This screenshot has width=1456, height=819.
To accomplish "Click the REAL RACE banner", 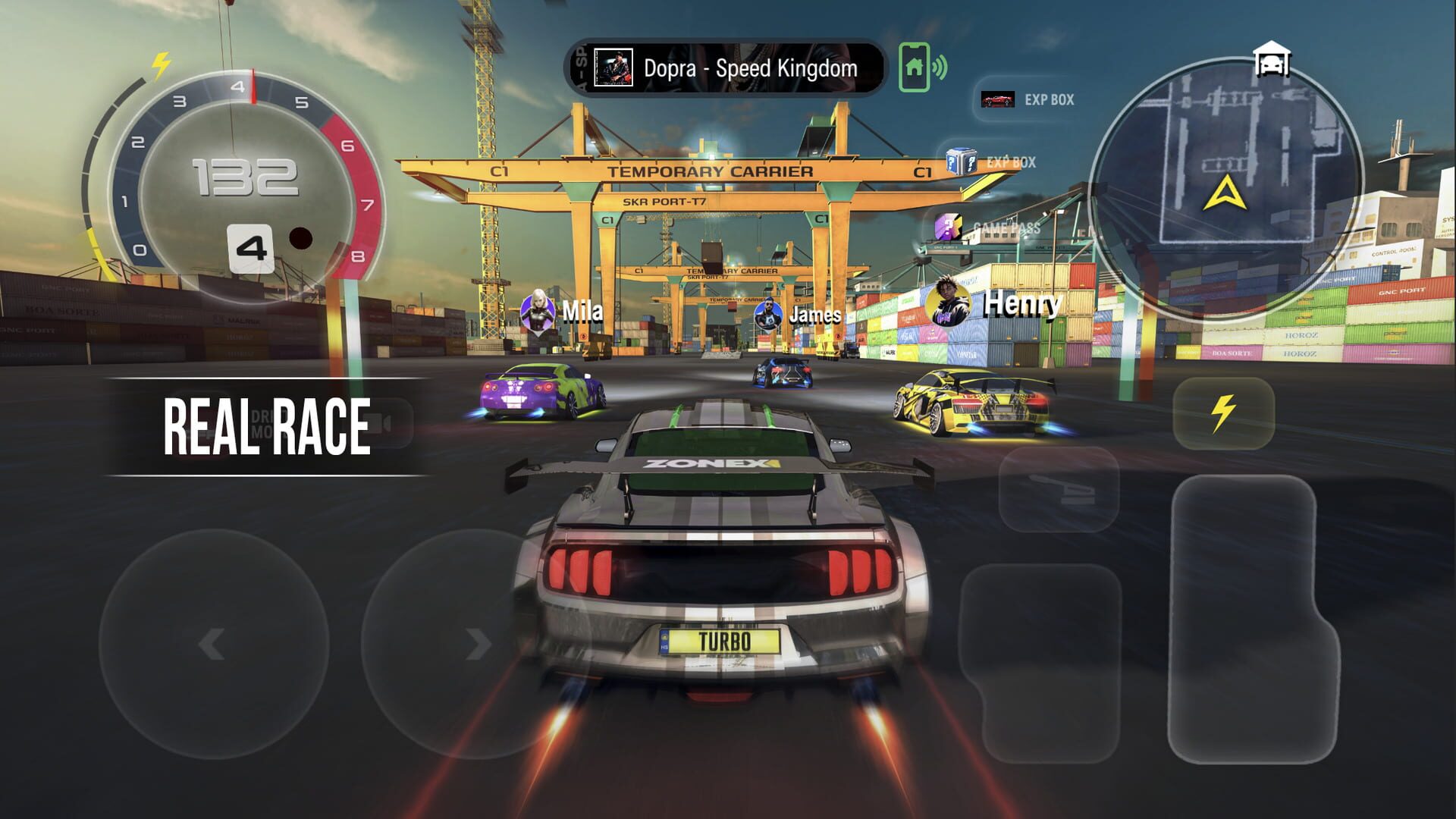I will tap(267, 424).
